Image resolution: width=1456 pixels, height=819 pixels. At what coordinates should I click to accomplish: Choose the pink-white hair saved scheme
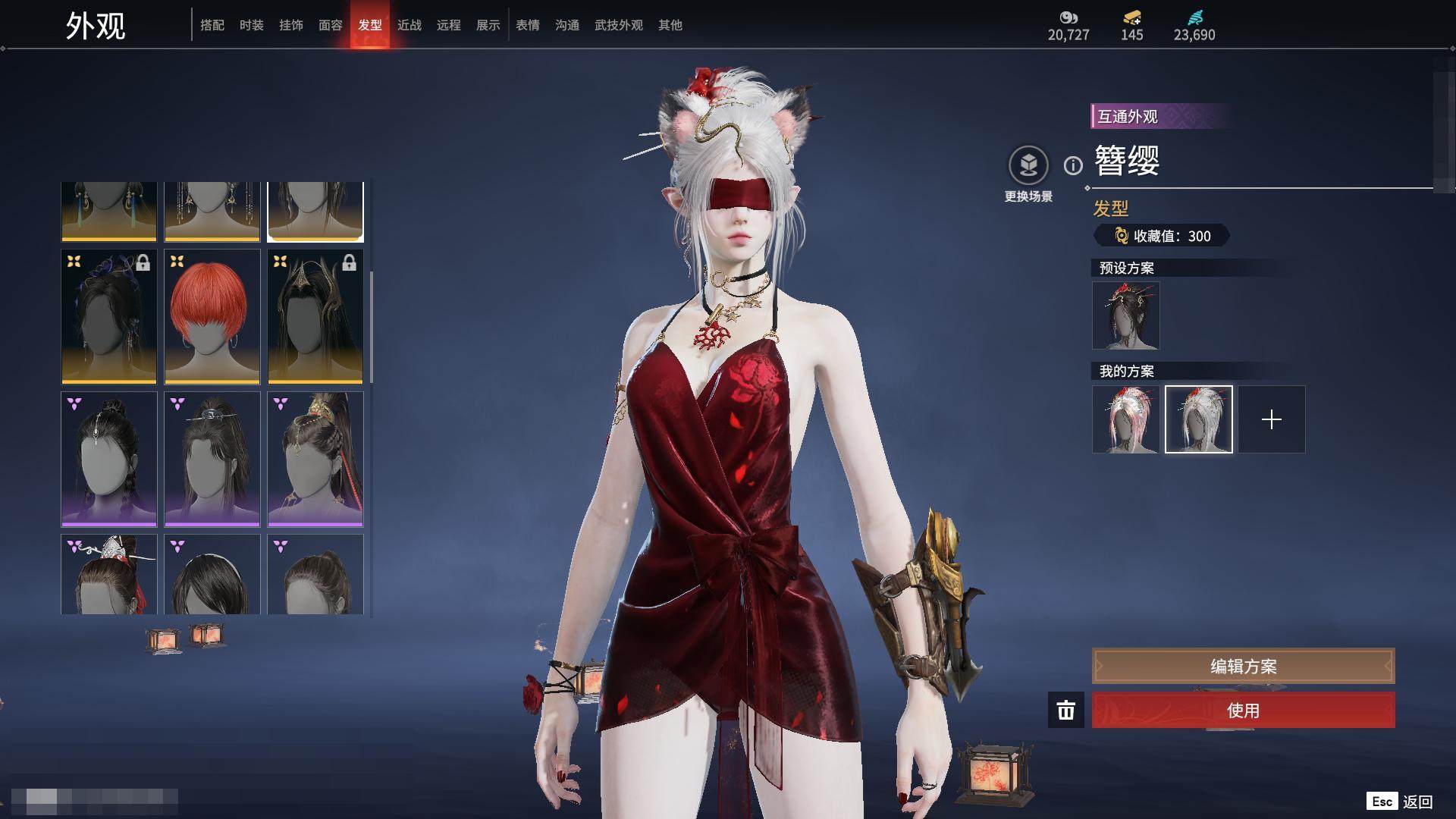[x=1126, y=419]
